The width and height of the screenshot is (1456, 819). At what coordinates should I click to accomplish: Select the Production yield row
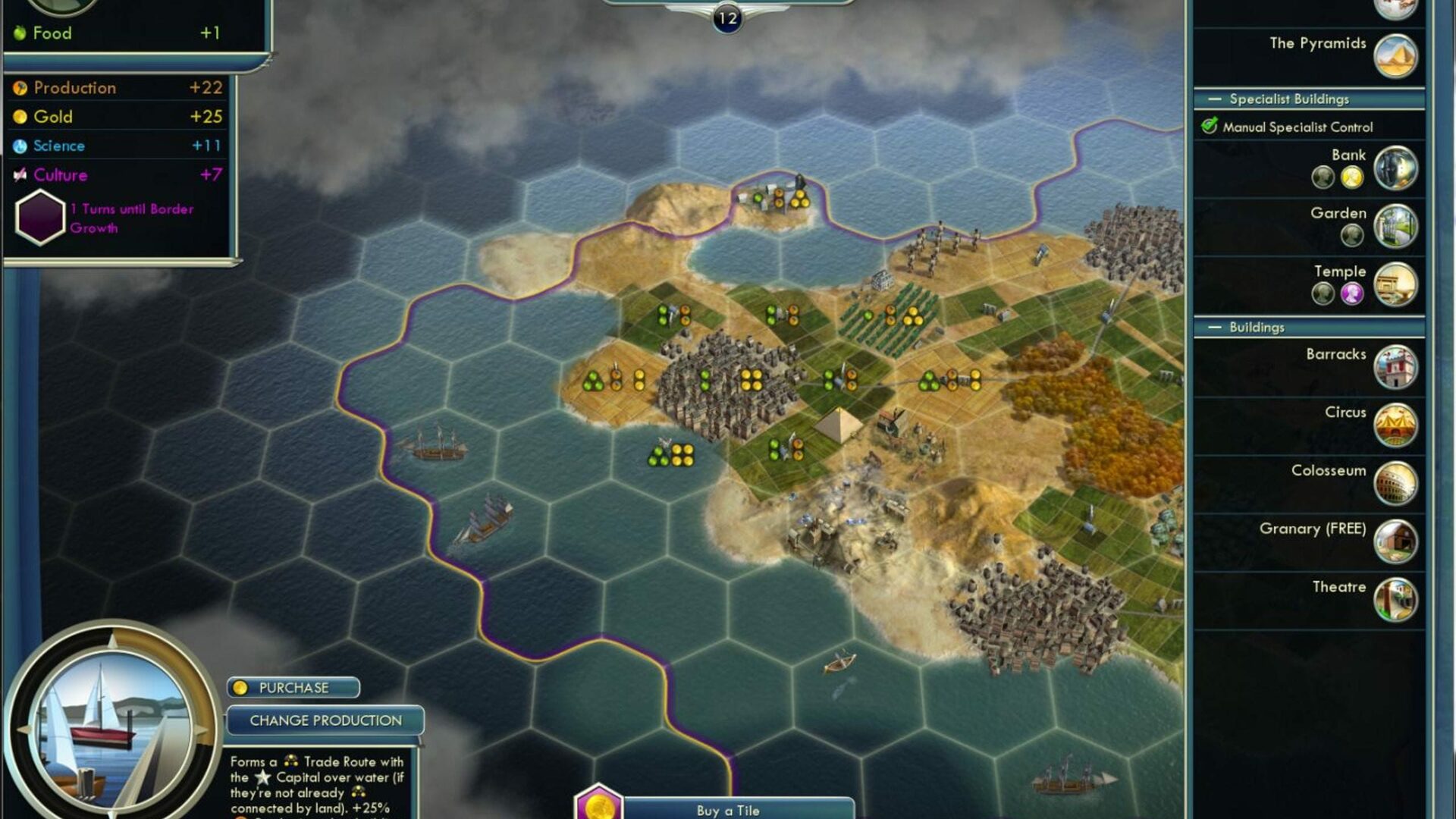coord(118,88)
